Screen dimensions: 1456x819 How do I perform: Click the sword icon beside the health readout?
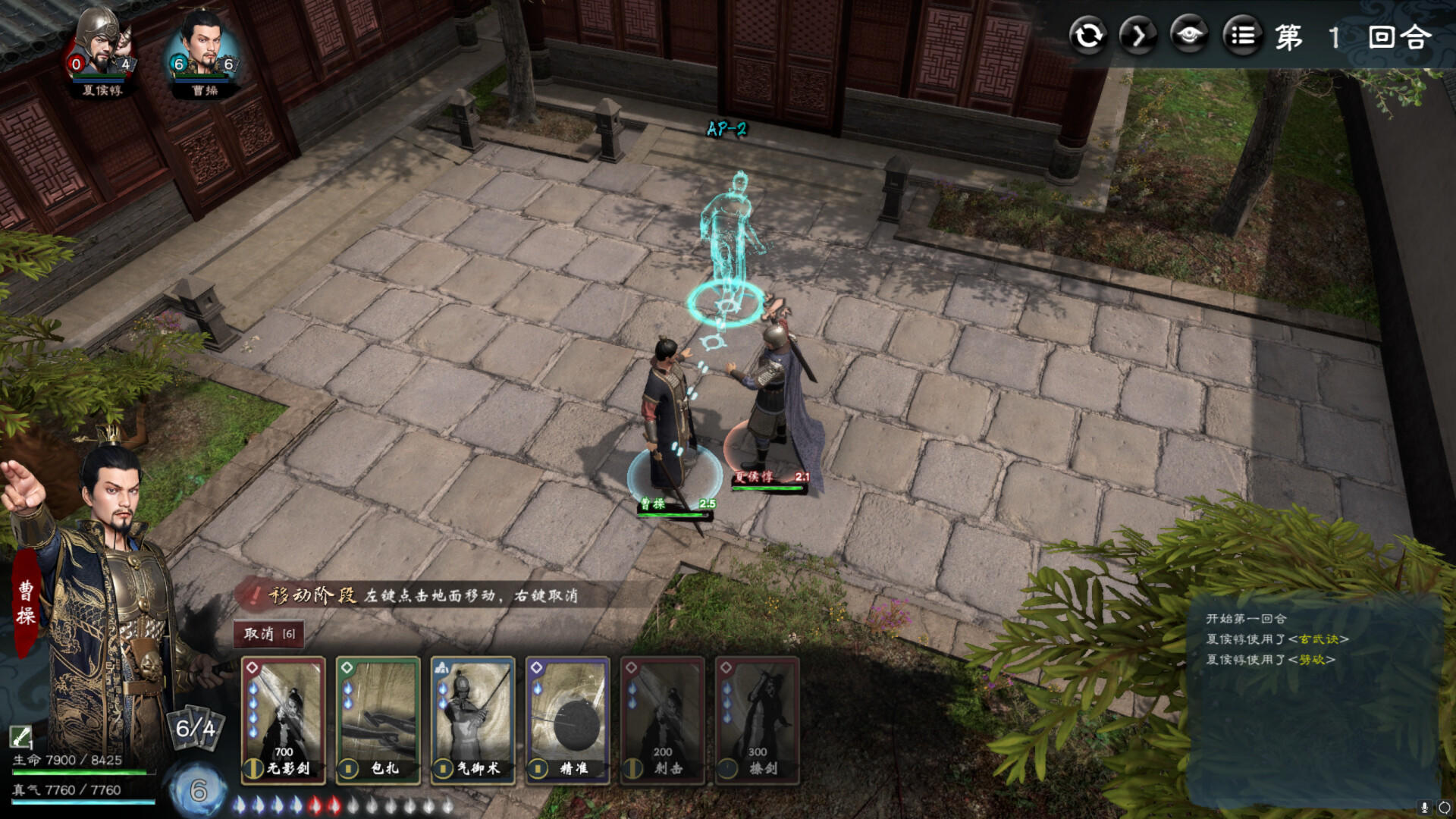pos(20,736)
